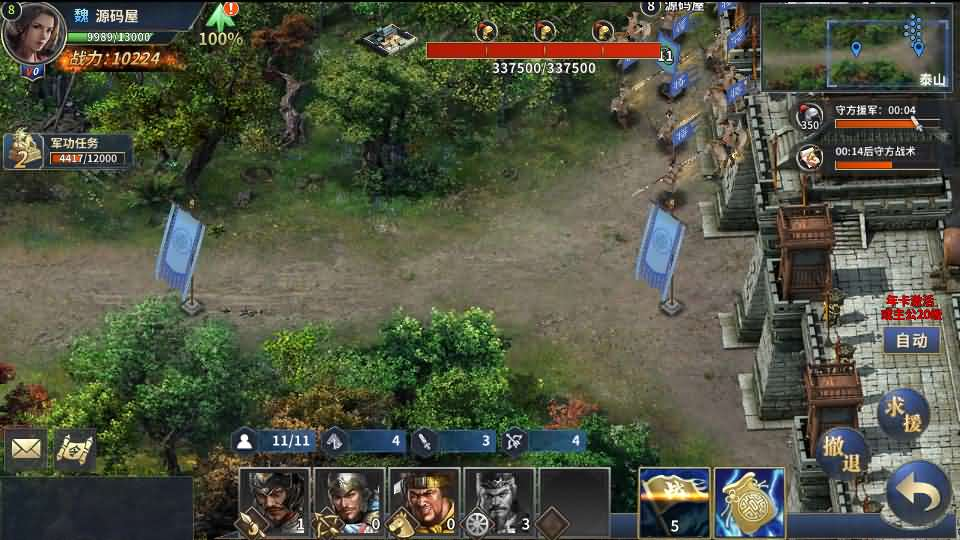Open the Taishan (泰山) minimap

858,47
